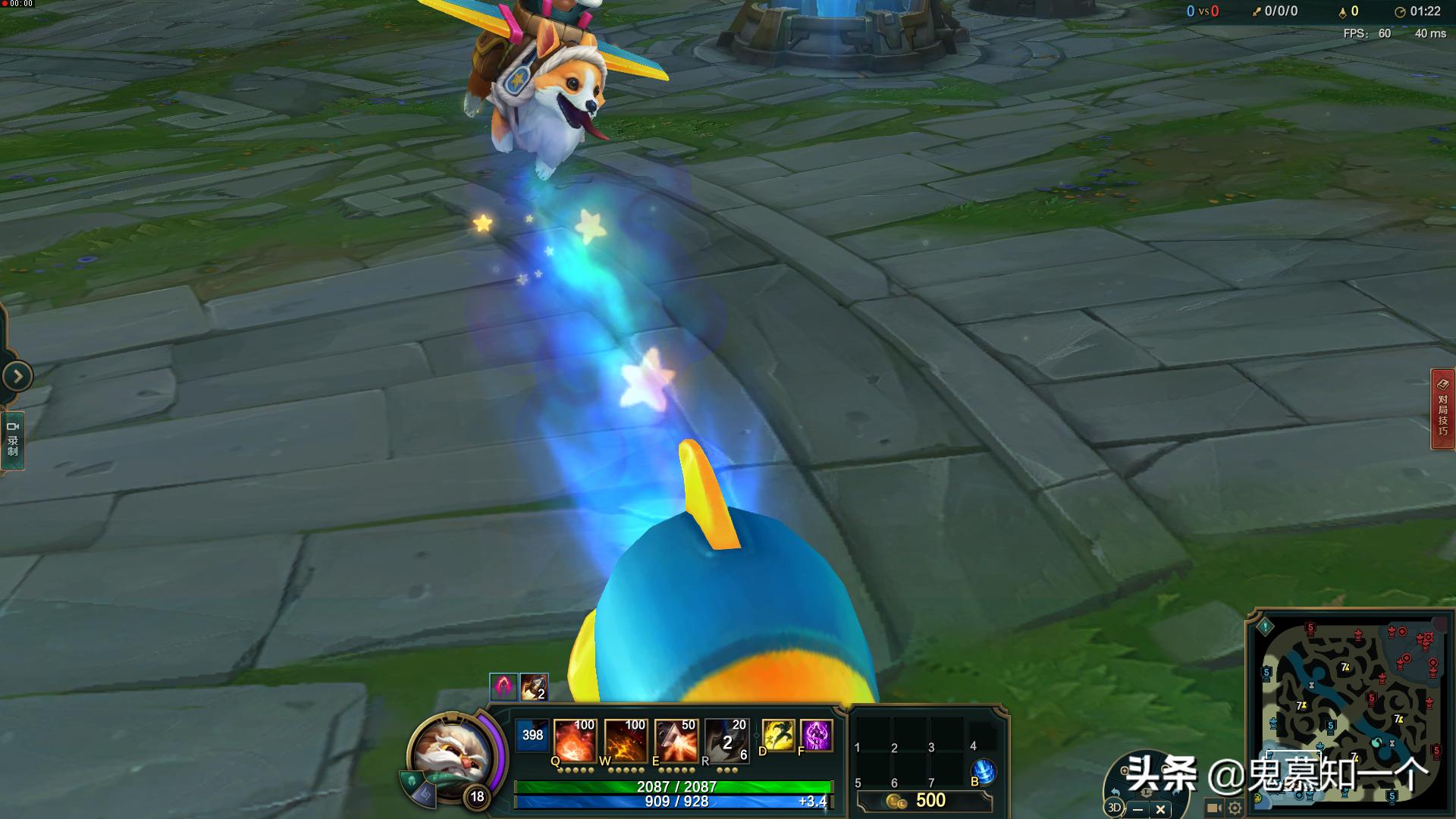Minimize the radial panel with the dash button
Image resolution: width=1456 pixels, height=819 pixels.
click(x=1138, y=809)
